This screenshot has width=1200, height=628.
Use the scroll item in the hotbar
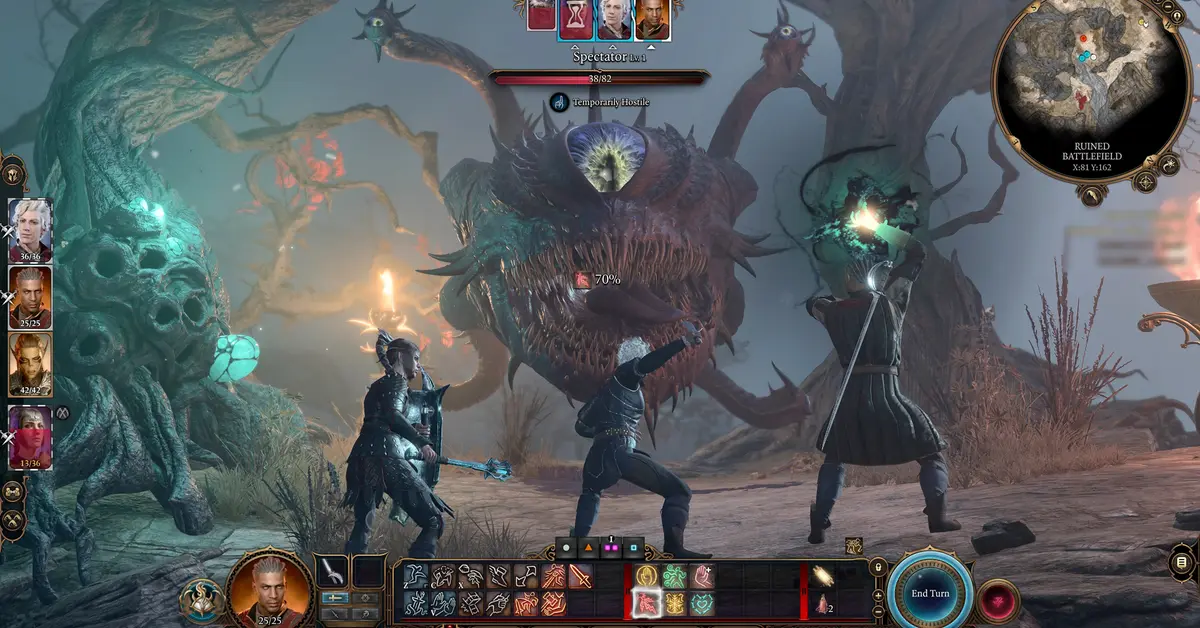(x=822, y=576)
